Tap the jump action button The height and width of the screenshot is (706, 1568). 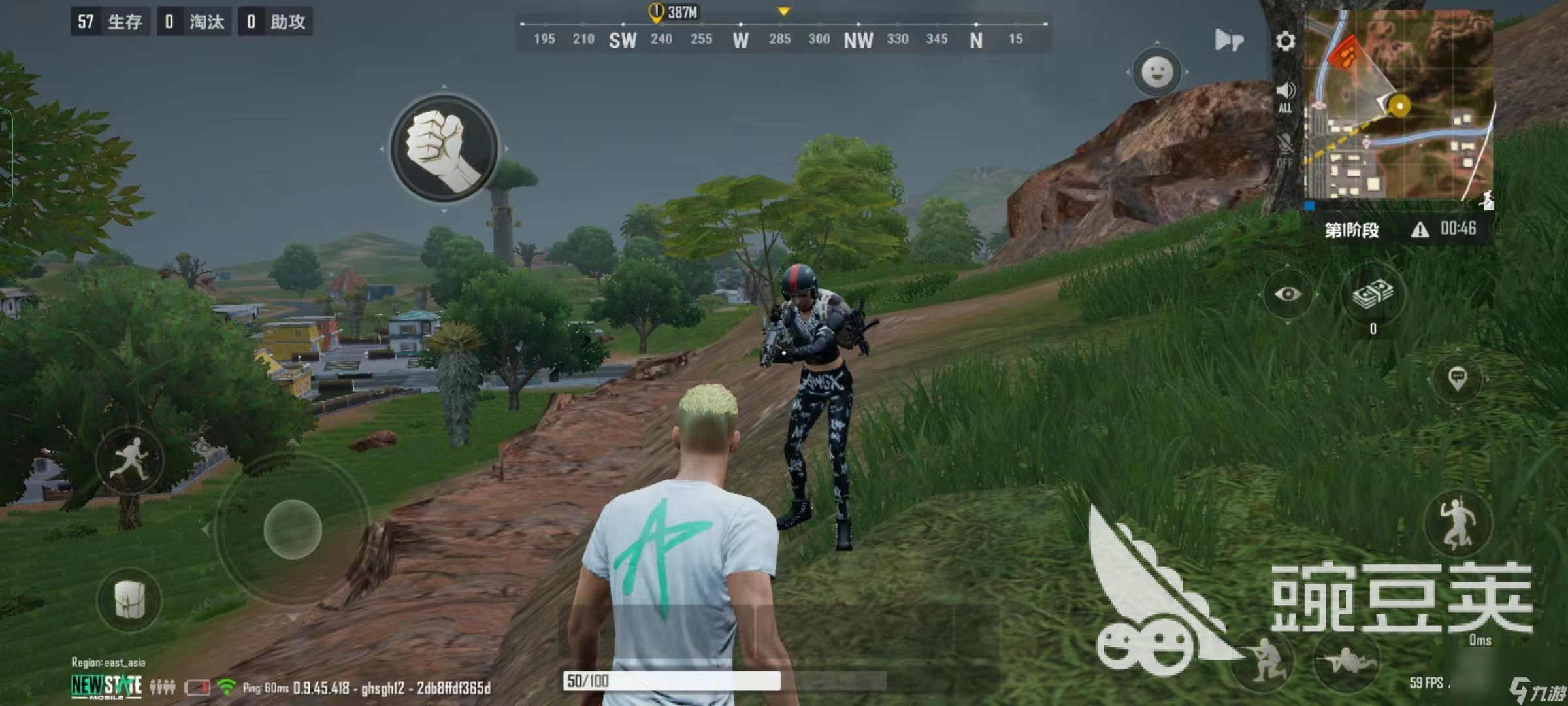(x=1458, y=523)
